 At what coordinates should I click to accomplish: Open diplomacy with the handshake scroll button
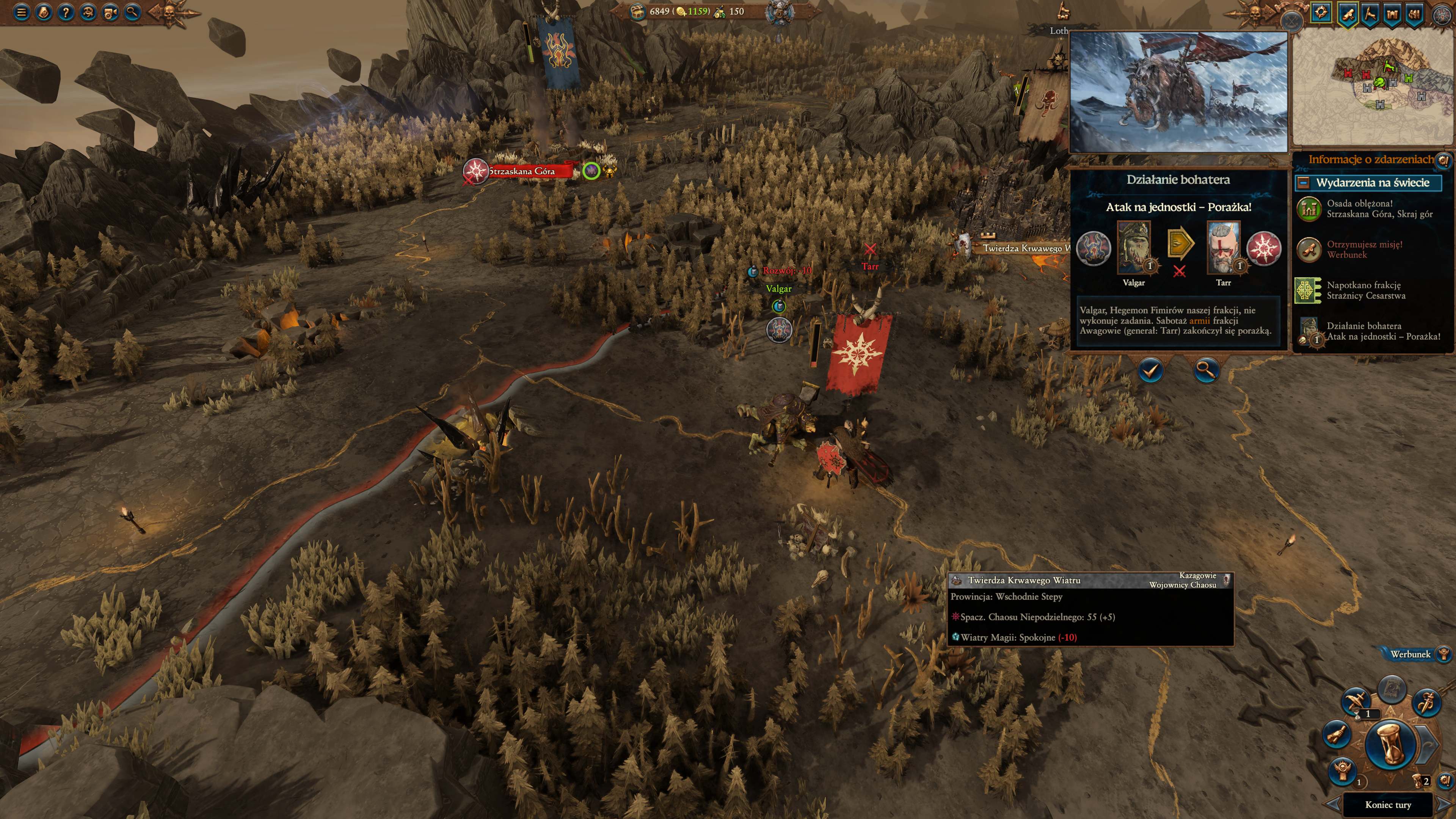click(1337, 734)
